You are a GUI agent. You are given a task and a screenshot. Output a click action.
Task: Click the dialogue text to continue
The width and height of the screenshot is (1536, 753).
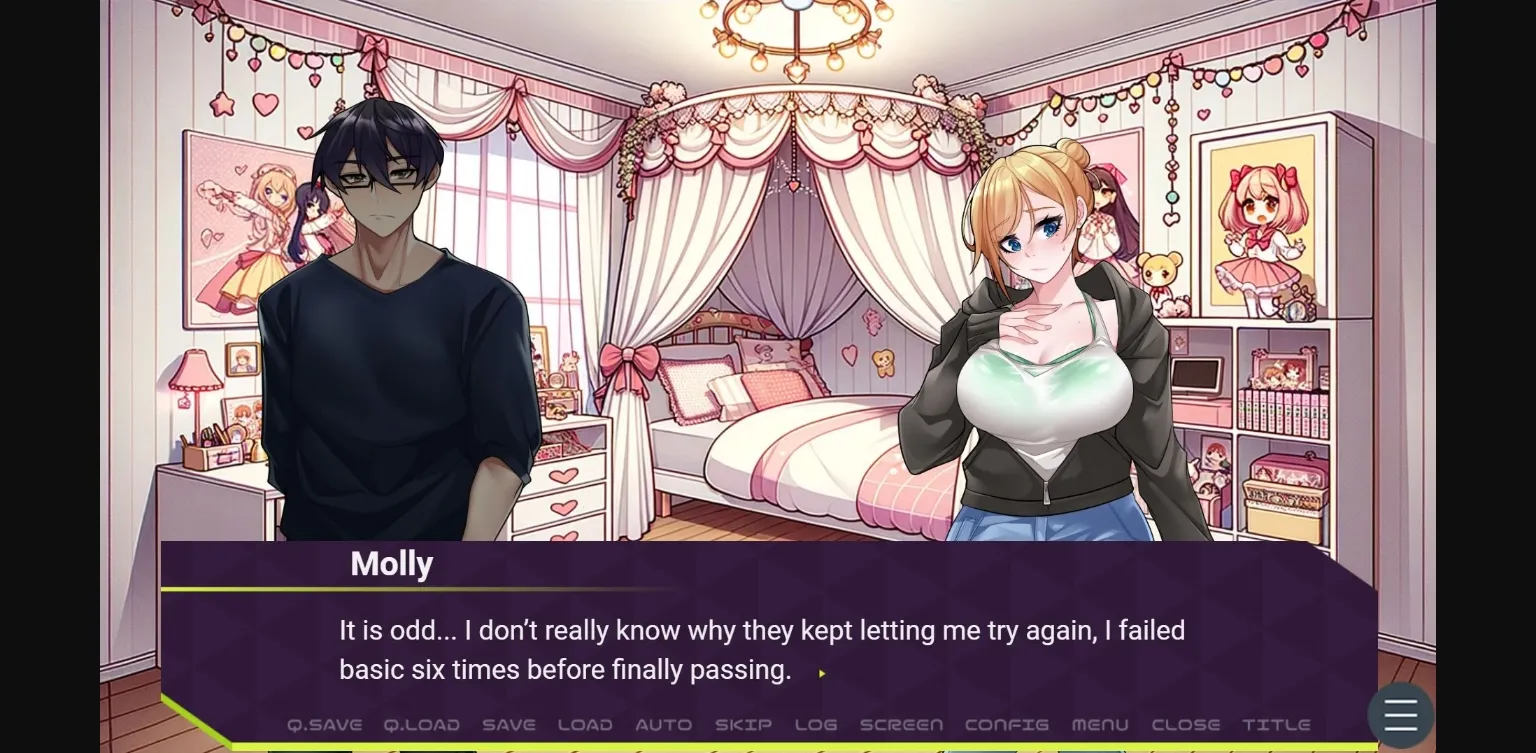760,650
